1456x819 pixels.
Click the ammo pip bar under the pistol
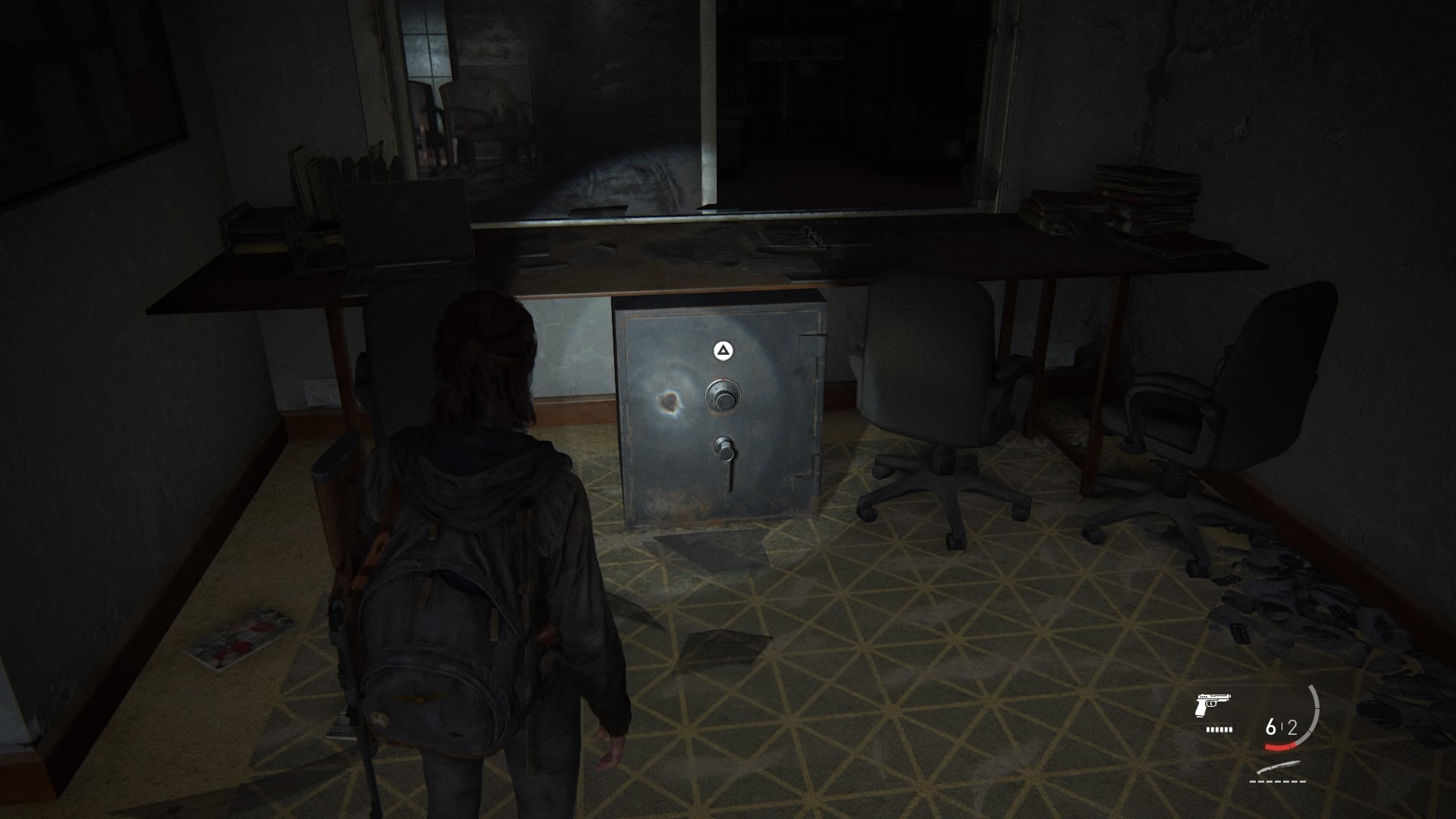(1218, 729)
